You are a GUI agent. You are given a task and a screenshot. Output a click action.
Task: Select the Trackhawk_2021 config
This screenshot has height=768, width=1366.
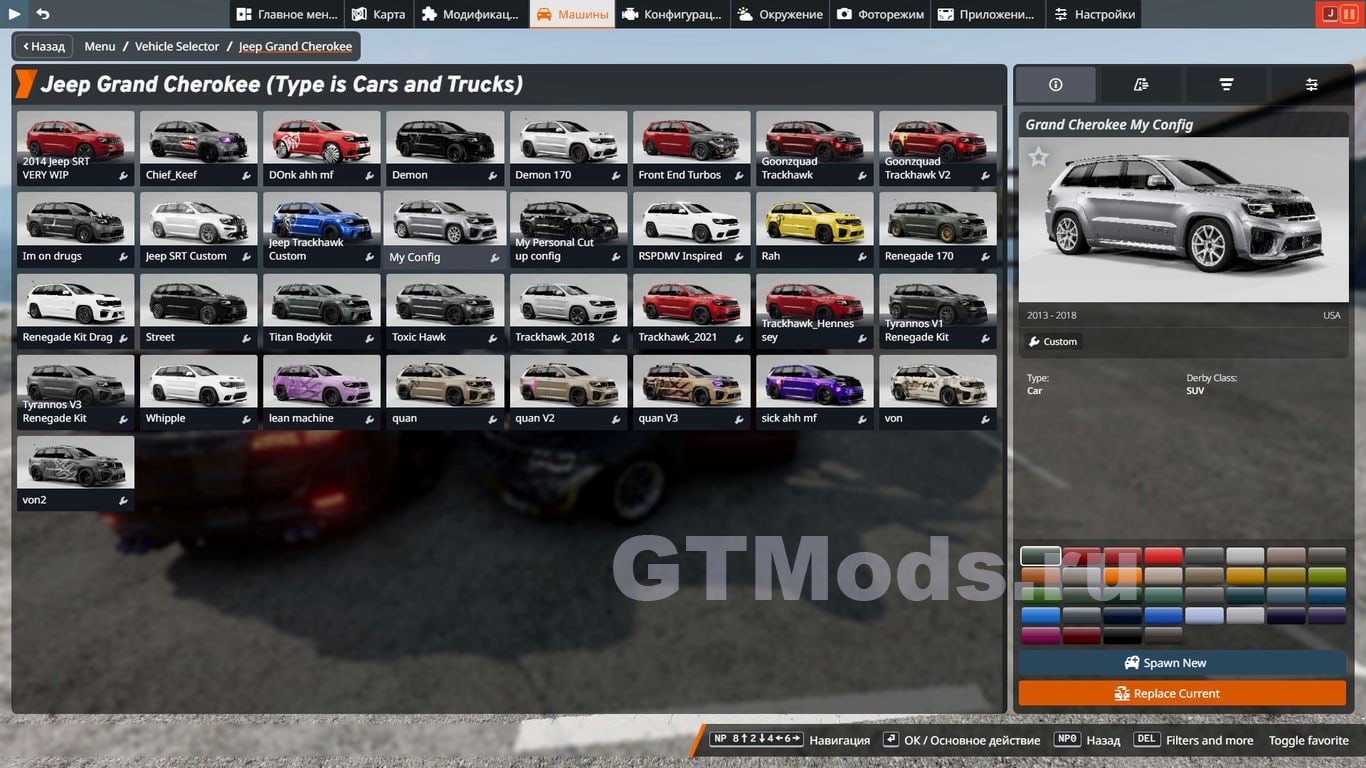(691, 310)
